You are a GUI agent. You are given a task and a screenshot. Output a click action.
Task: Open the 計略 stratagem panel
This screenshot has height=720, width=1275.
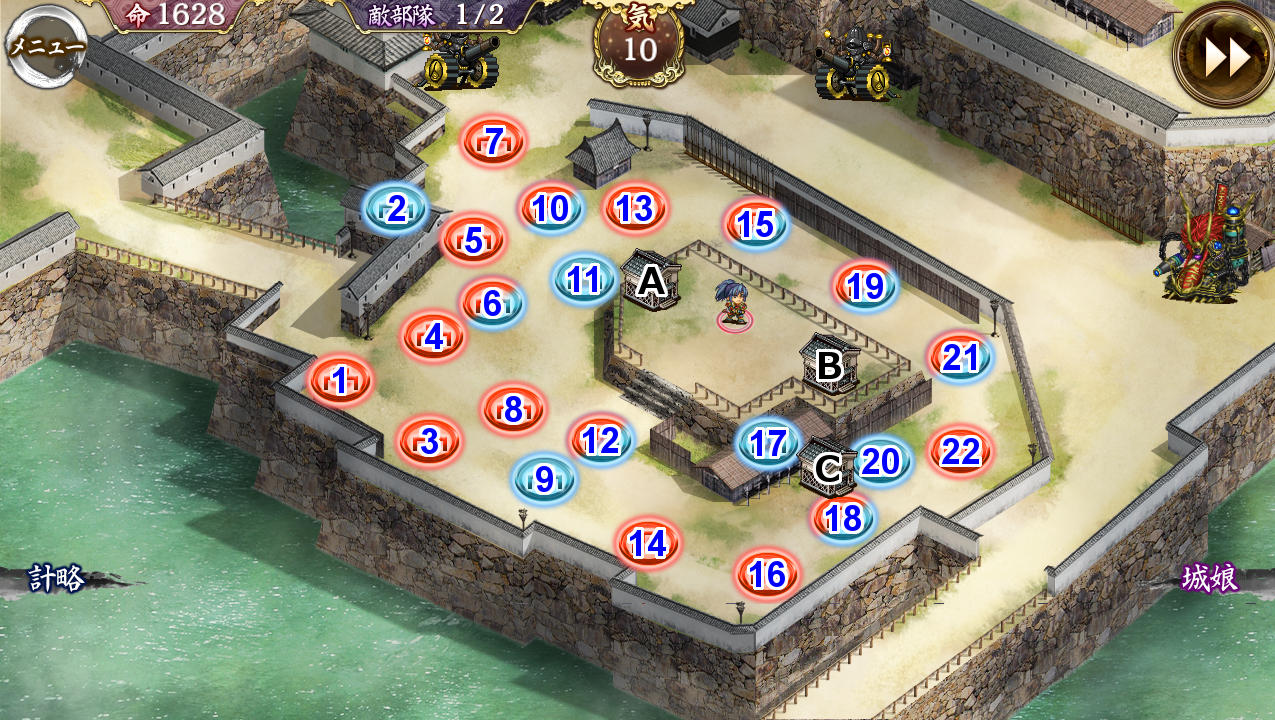point(56,578)
